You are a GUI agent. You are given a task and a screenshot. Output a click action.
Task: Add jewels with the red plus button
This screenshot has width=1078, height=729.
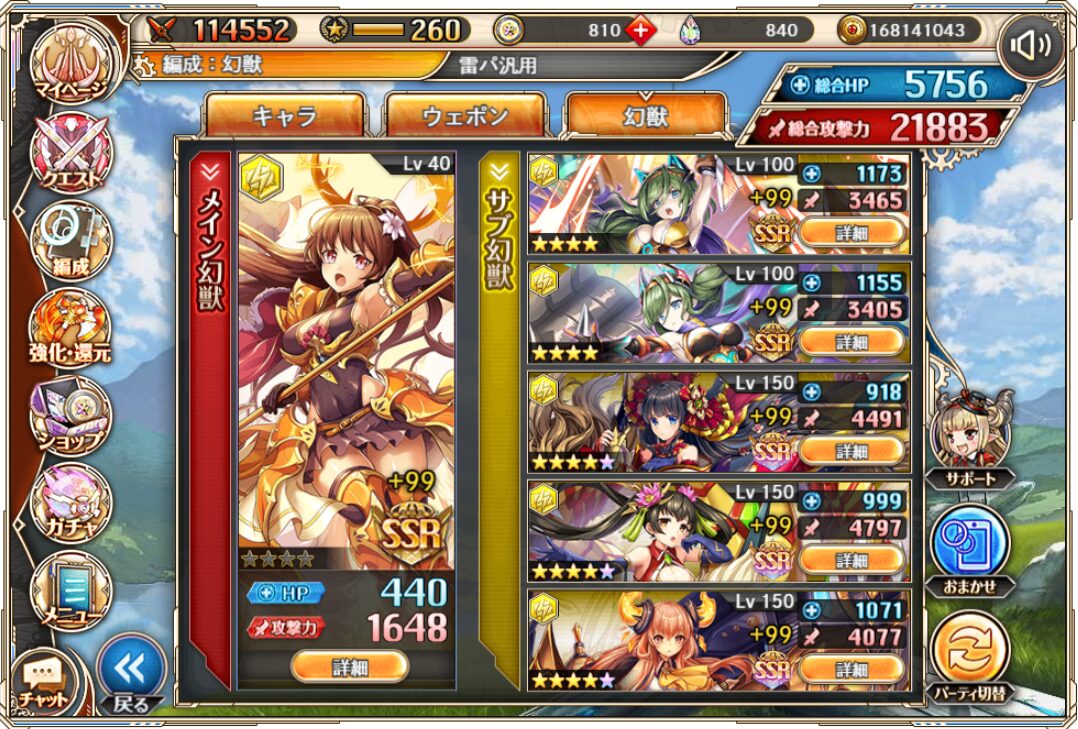[x=641, y=30]
